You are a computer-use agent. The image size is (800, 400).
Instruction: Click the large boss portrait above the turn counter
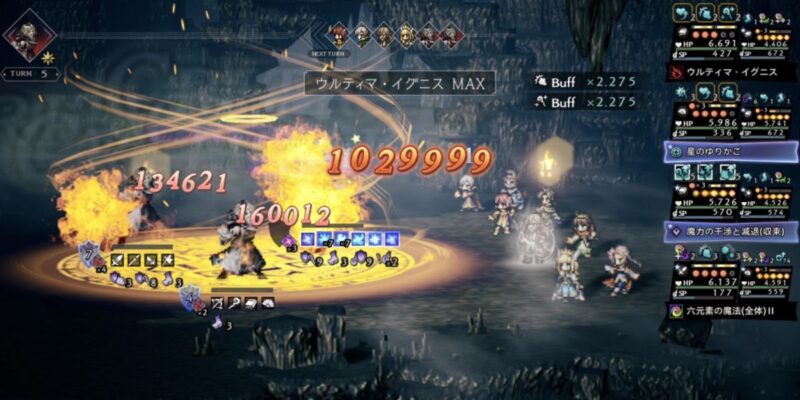tap(29, 34)
